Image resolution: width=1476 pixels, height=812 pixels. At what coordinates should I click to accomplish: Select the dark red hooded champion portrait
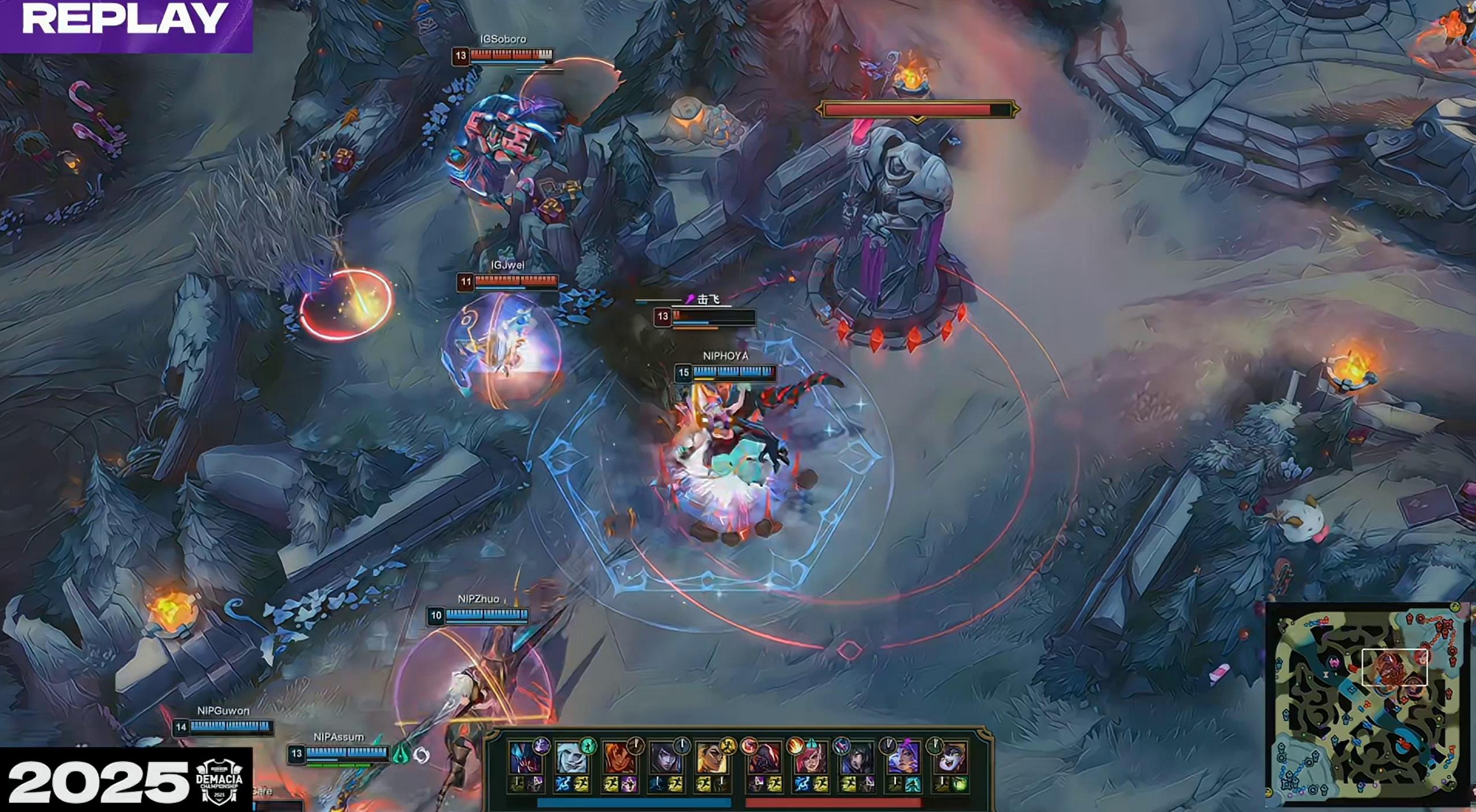click(x=762, y=758)
